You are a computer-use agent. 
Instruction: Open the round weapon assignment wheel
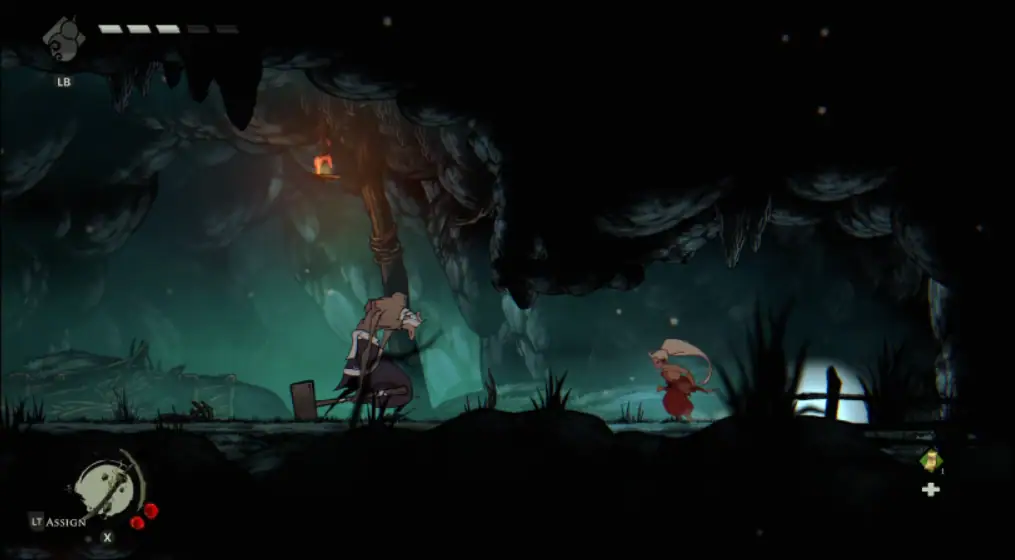(x=107, y=490)
